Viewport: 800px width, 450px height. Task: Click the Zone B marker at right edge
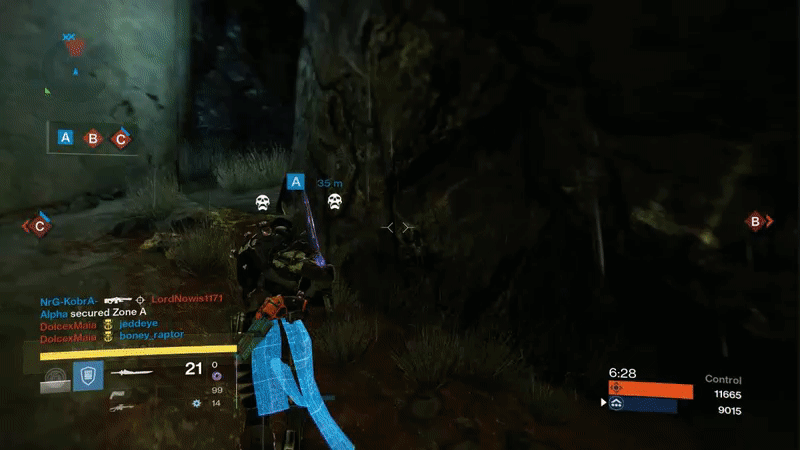[x=757, y=222]
